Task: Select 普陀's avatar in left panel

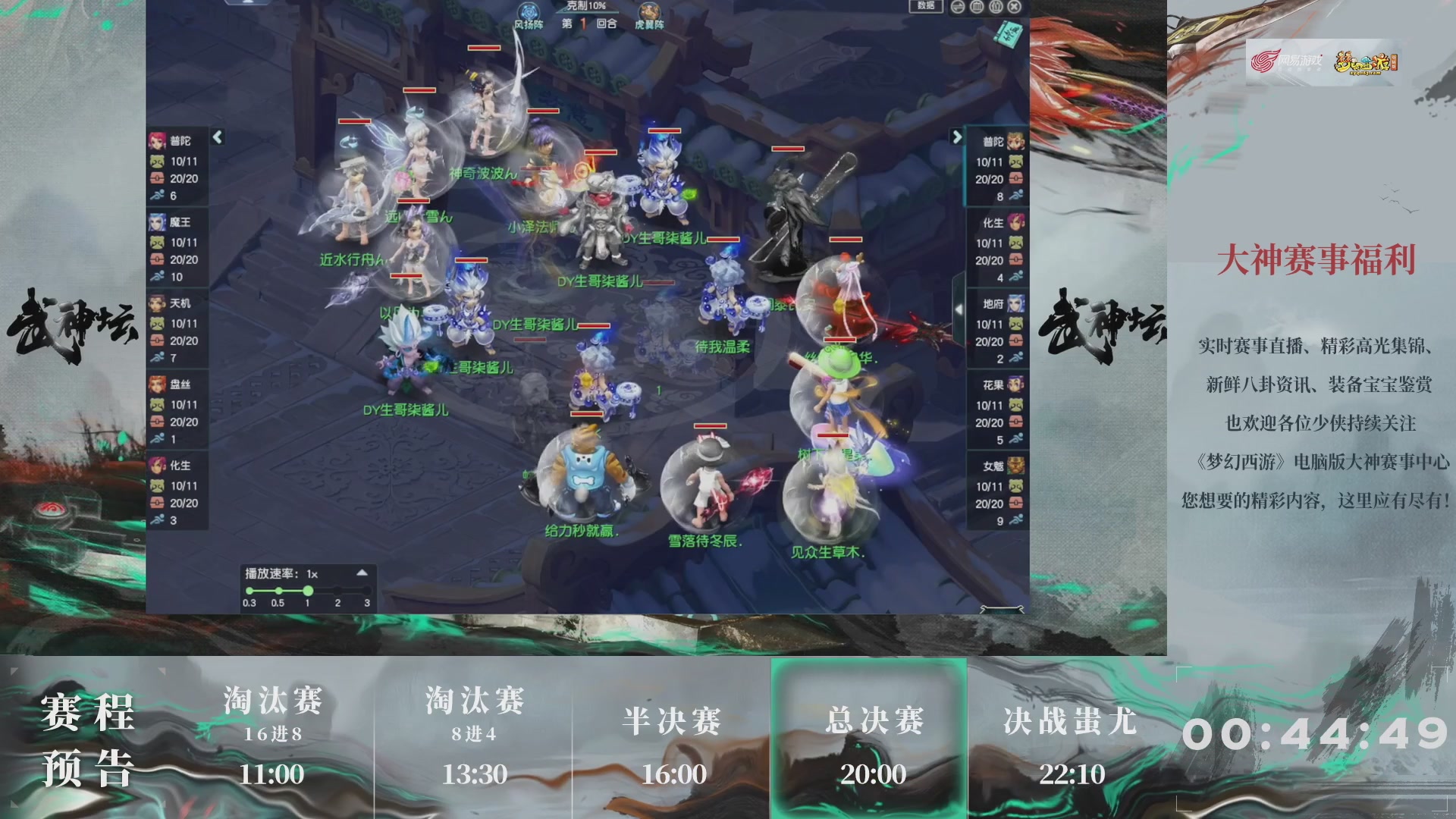Action: click(x=156, y=140)
